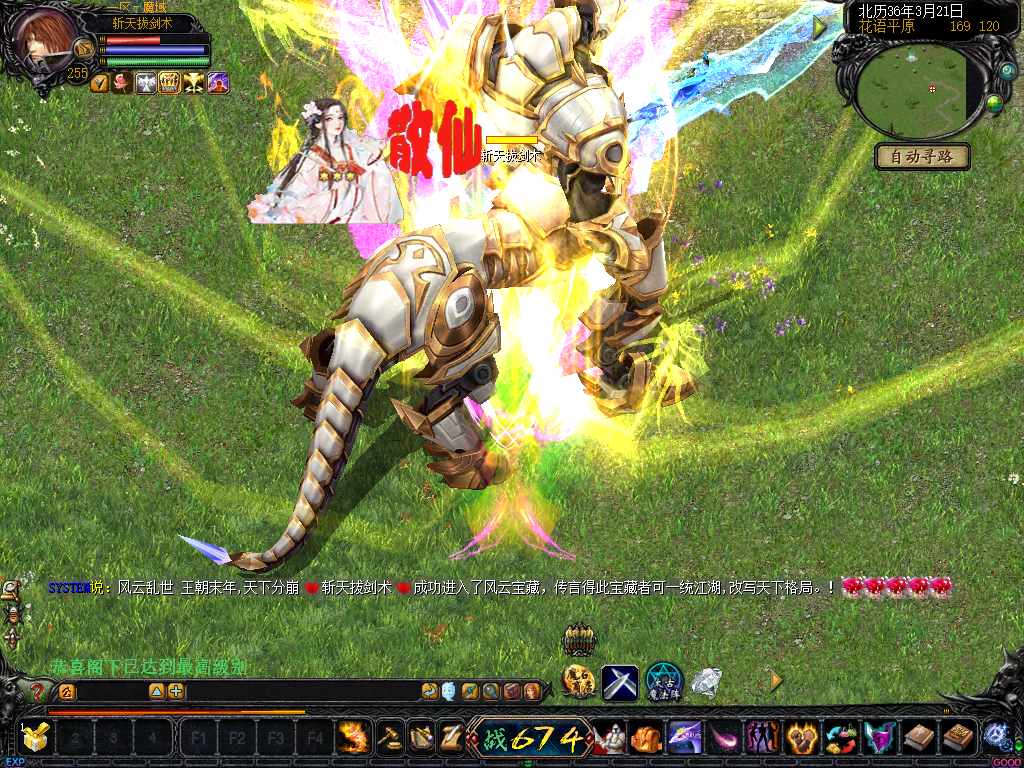Activate the crossed swords skill icon
Screen dimensions: 1024x768
[619, 683]
